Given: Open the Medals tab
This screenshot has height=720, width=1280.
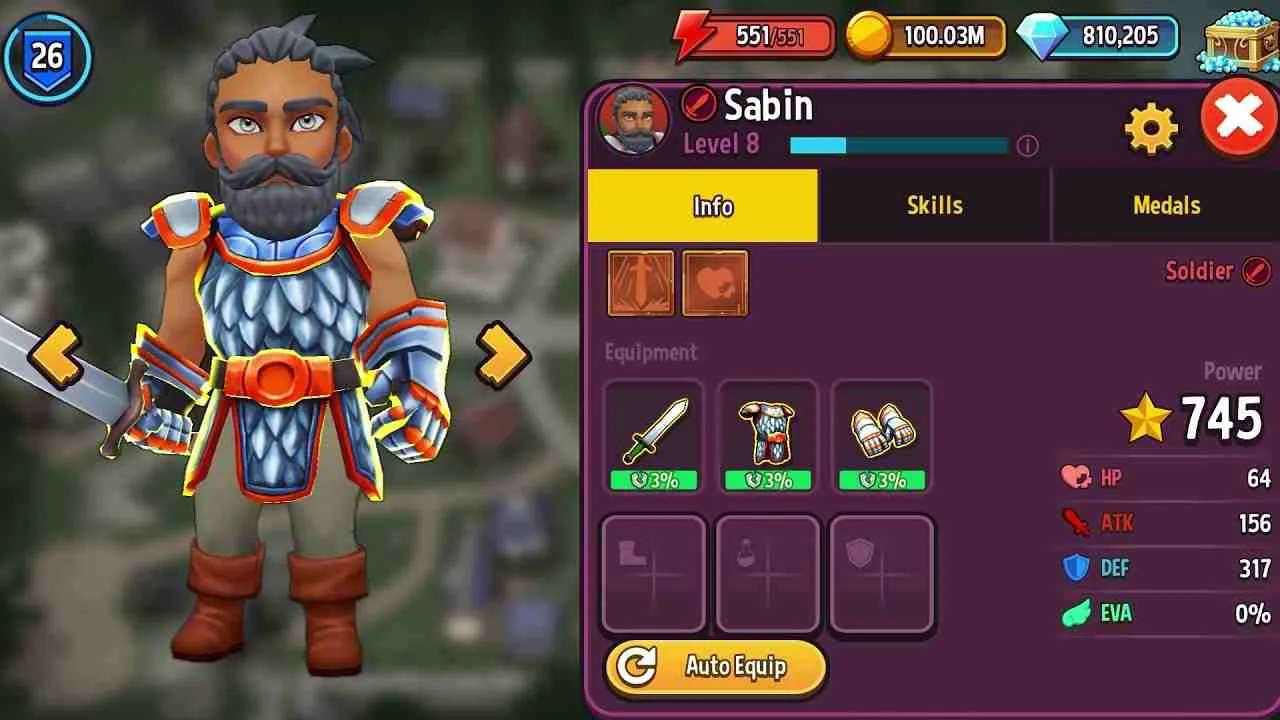Looking at the screenshot, I should point(1166,206).
